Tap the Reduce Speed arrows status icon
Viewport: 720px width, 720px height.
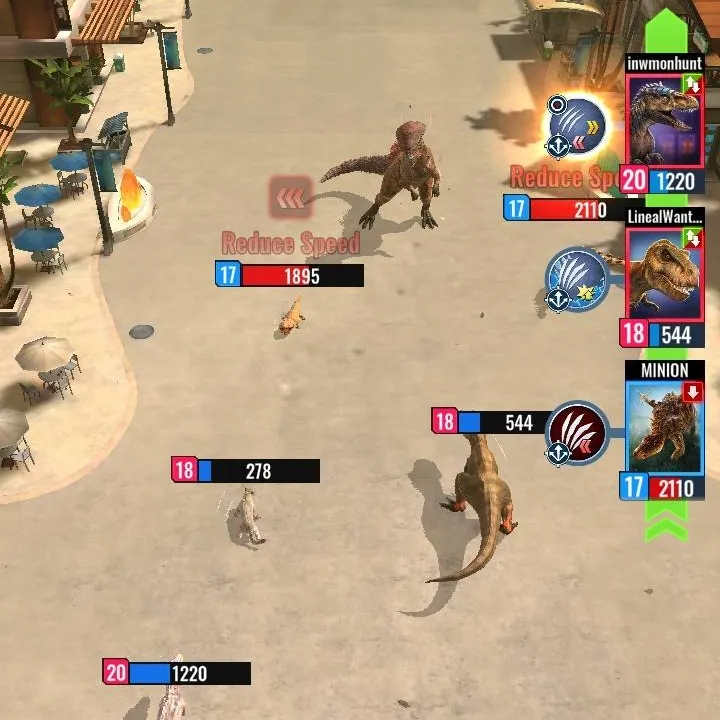(291, 199)
